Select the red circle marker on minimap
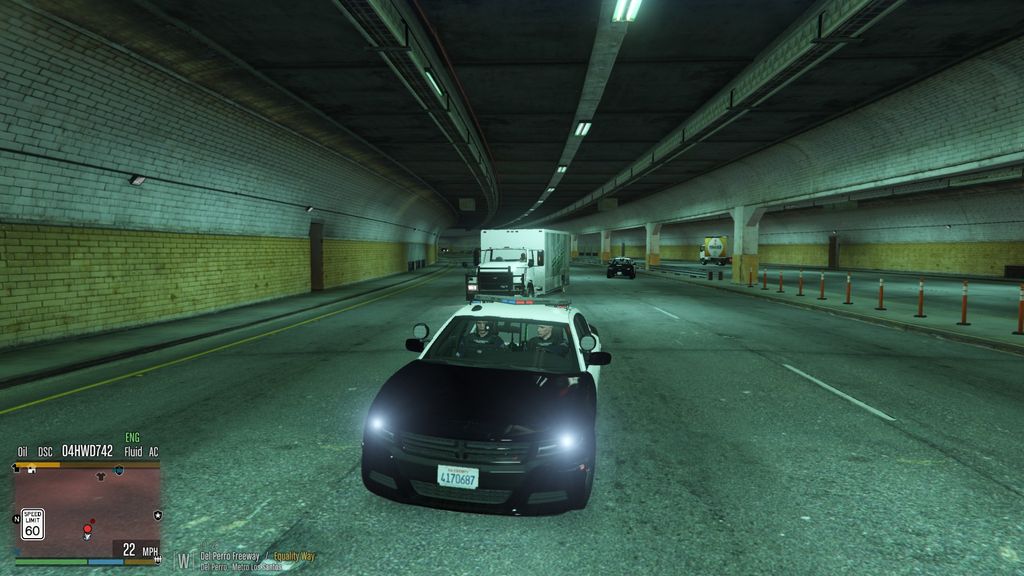 click(x=88, y=527)
